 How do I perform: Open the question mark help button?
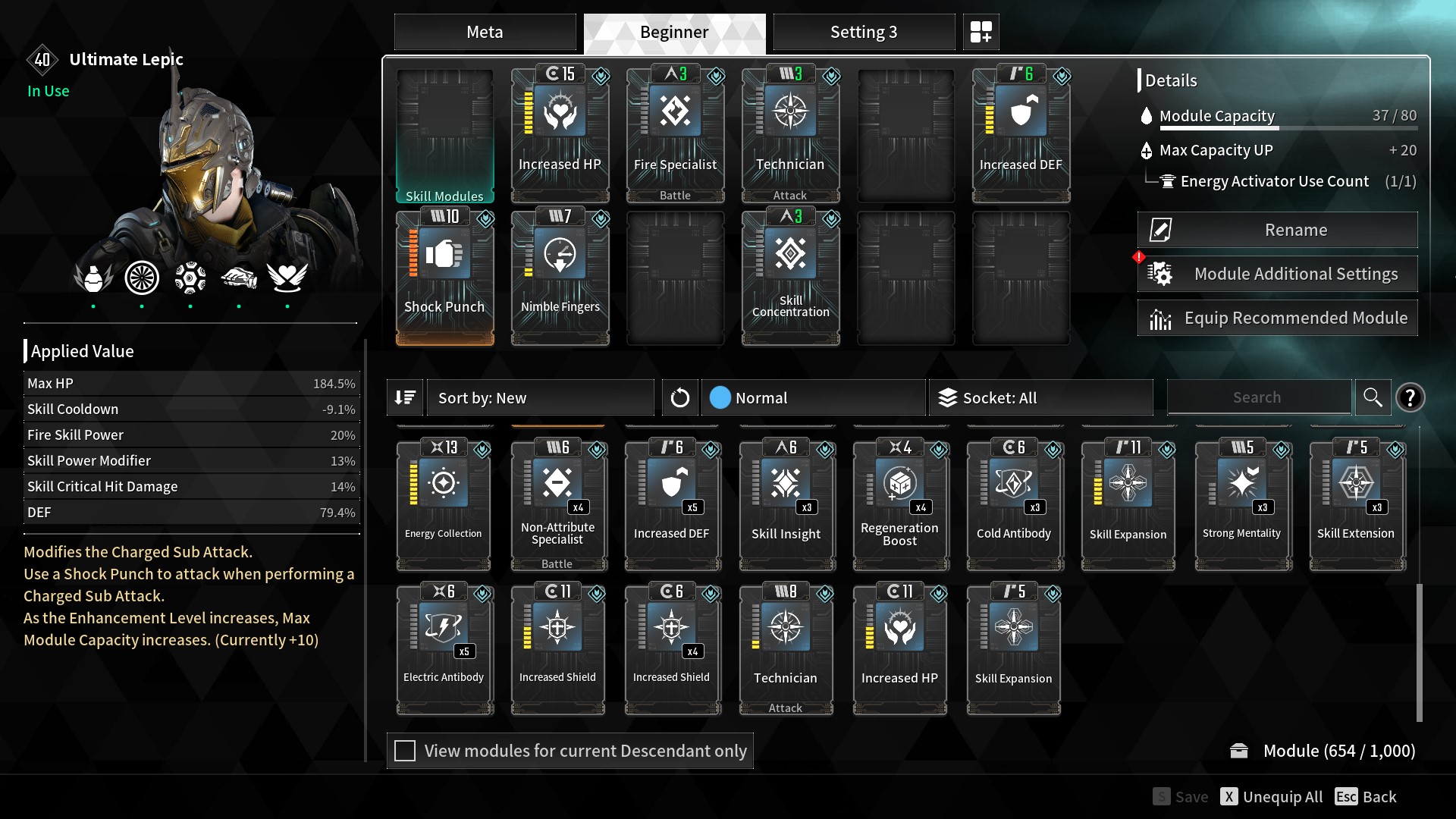click(1410, 397)
